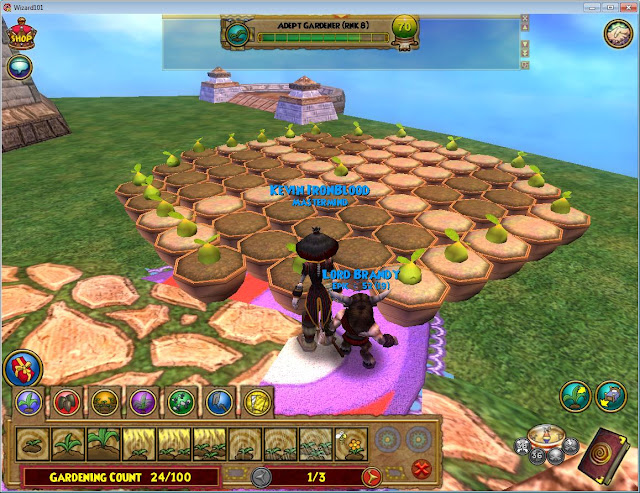The image size is (640, 493).
Task: Click the clock icon in top-right corner
Action: point(617,34)
